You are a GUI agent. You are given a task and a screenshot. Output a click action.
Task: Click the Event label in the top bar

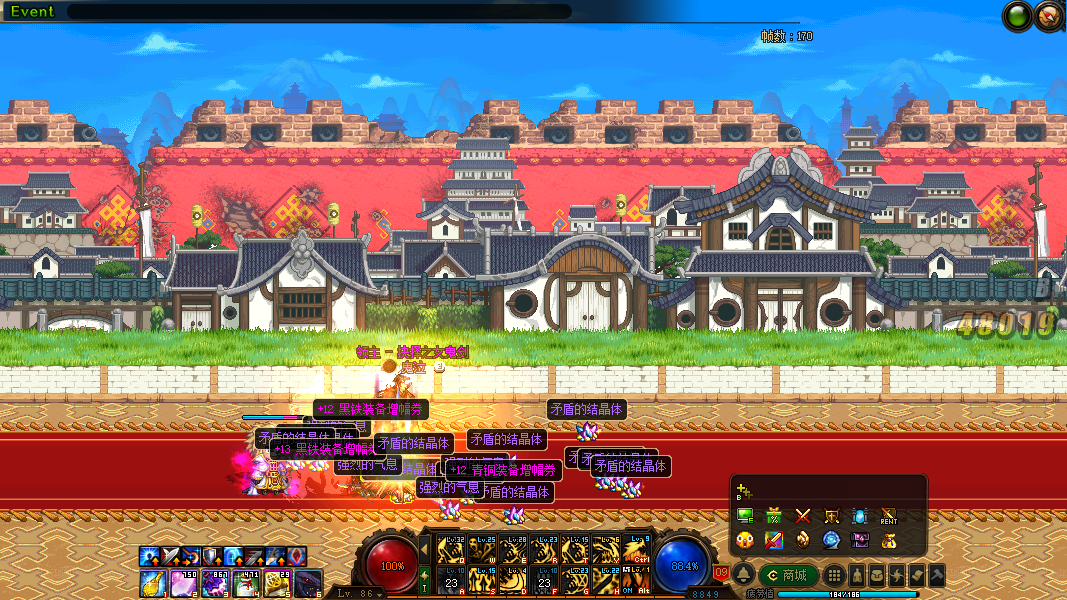tap(32, 12)
